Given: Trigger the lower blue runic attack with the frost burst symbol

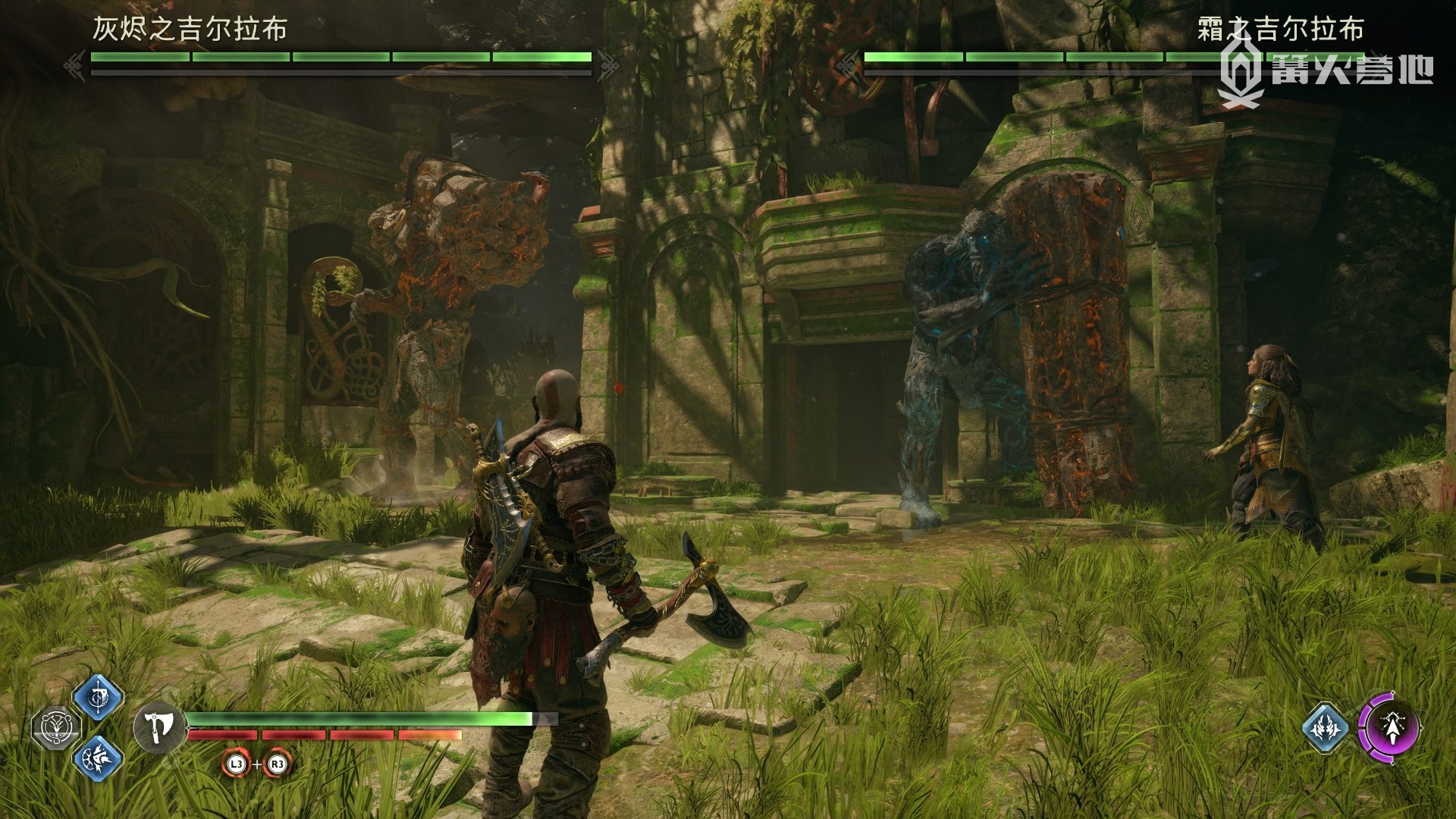Looking at the screenshot, I should click(98, 758).
